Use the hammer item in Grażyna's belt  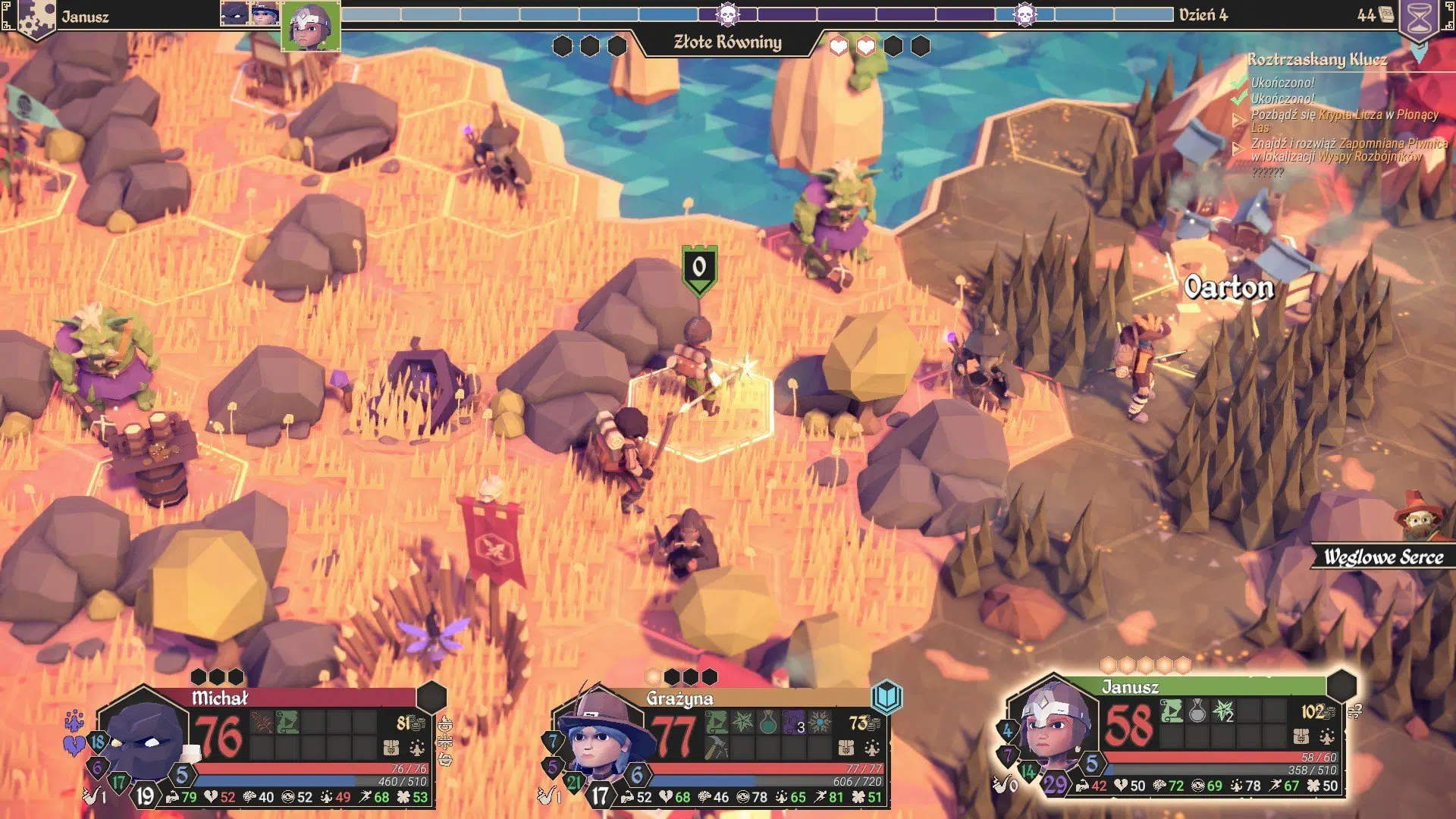pos(717,748)
